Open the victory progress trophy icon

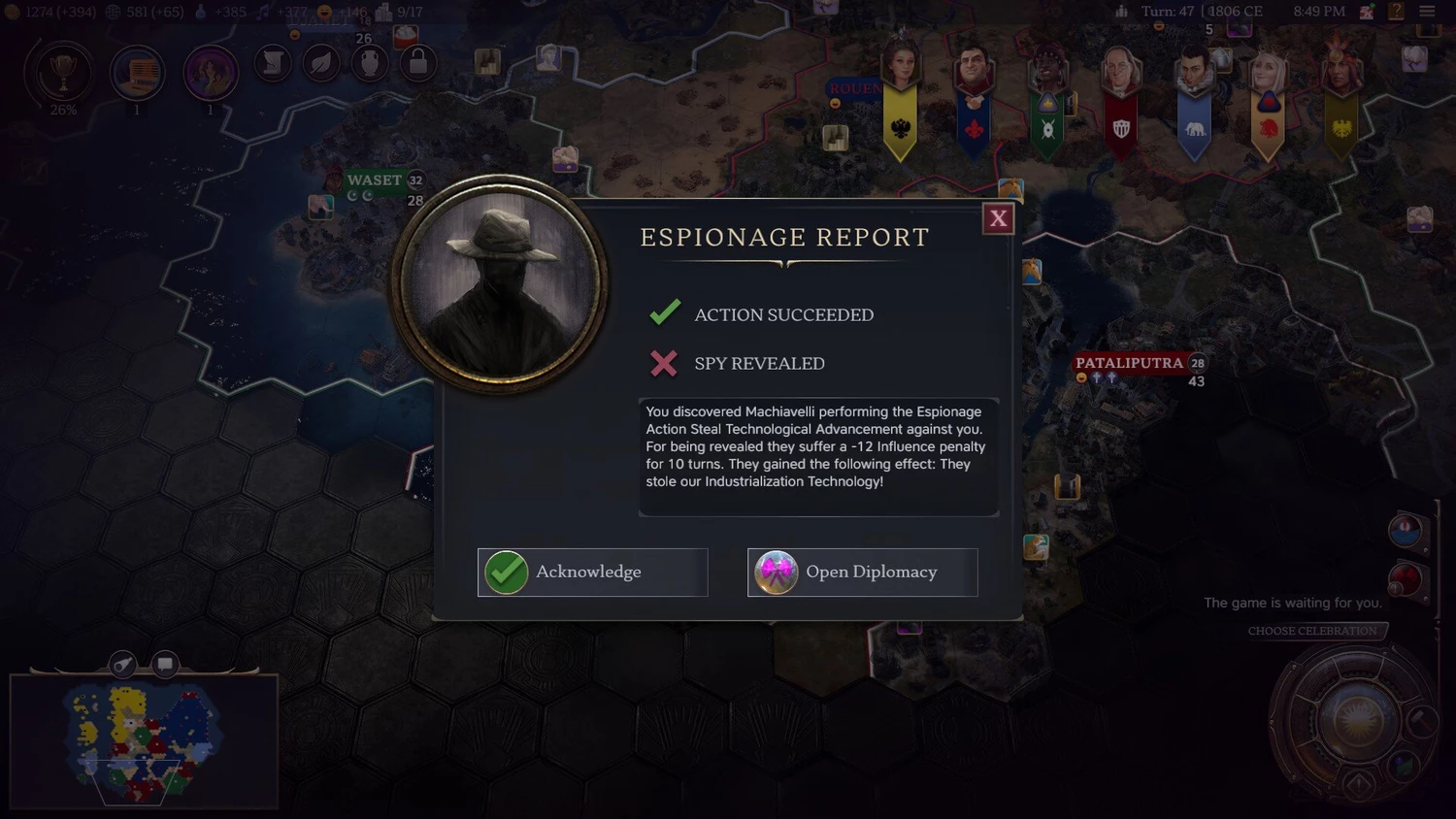tap(63, 74)
